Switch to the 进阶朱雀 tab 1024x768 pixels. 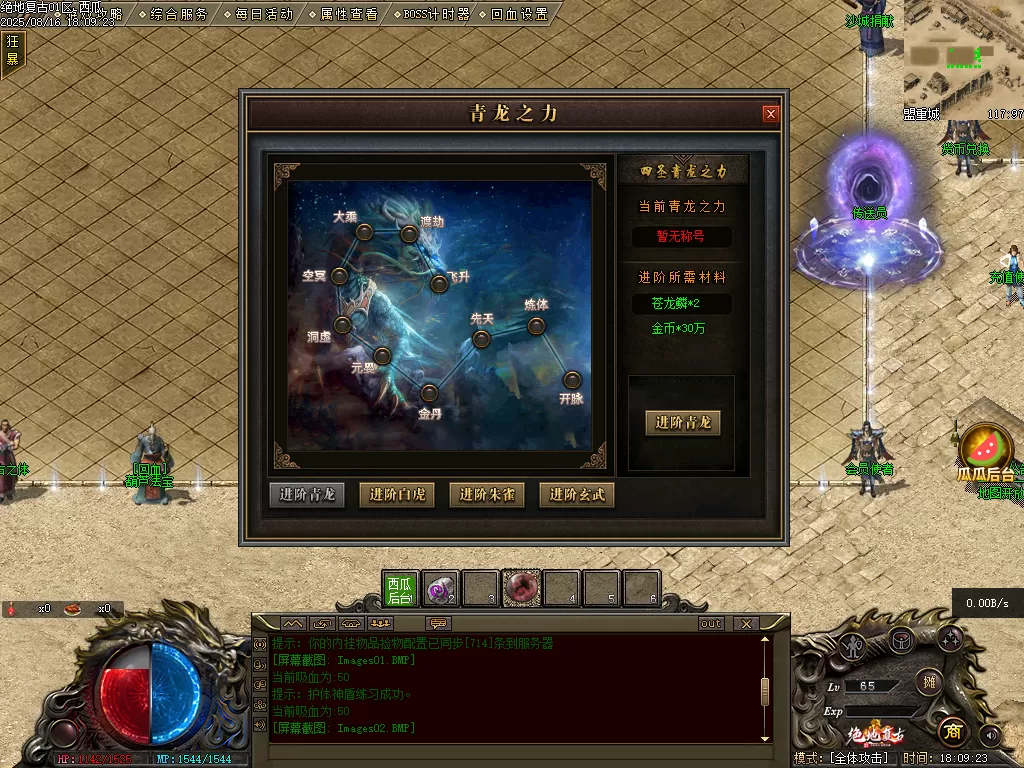487,494
